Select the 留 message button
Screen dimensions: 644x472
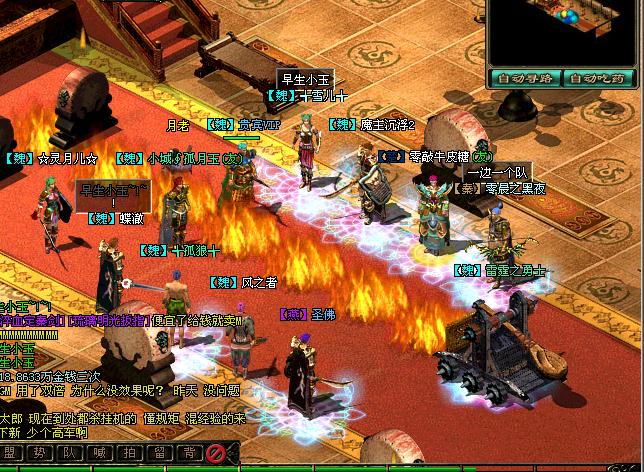pyautogui.click(x=155, y=454)
